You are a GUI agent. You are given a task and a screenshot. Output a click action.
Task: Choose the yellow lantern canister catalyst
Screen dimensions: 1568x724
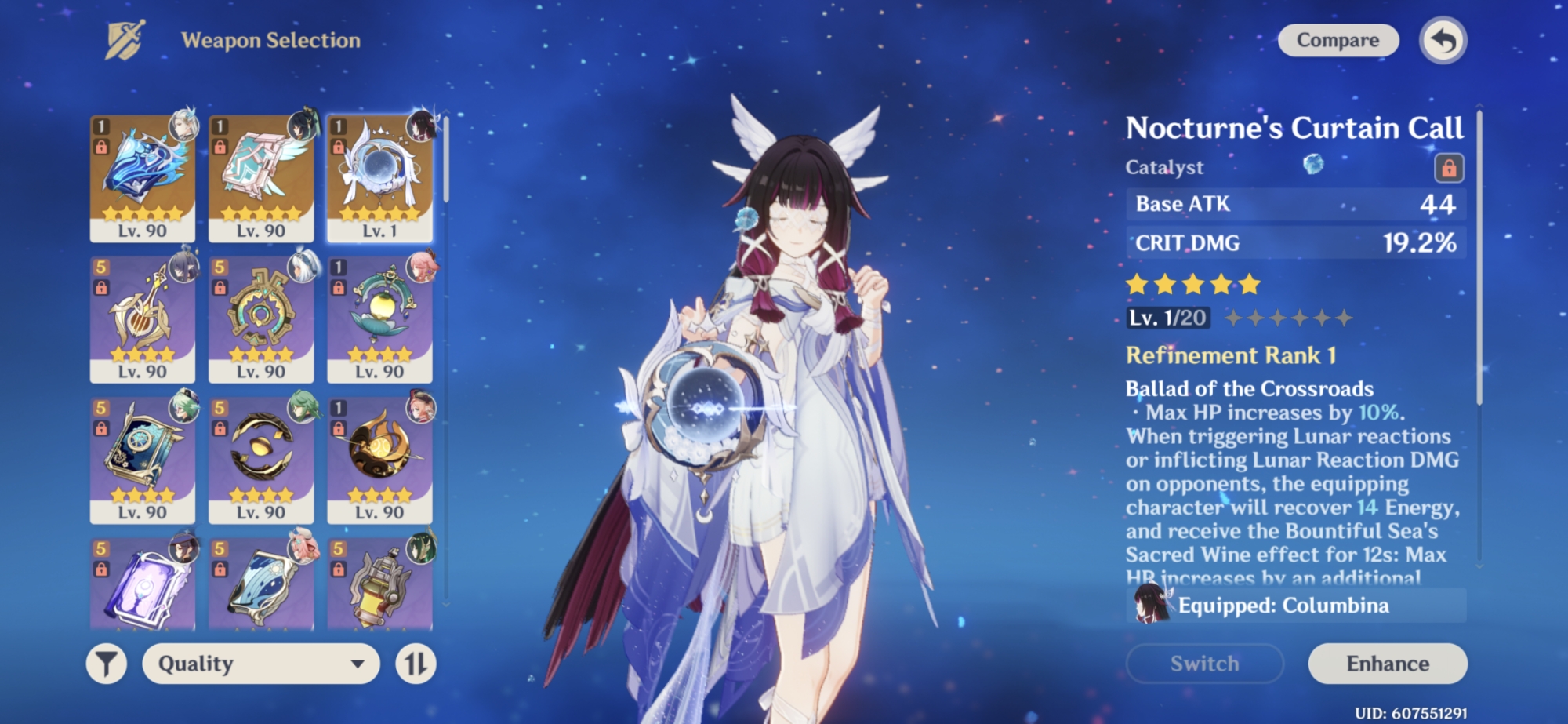click(379, 588)
